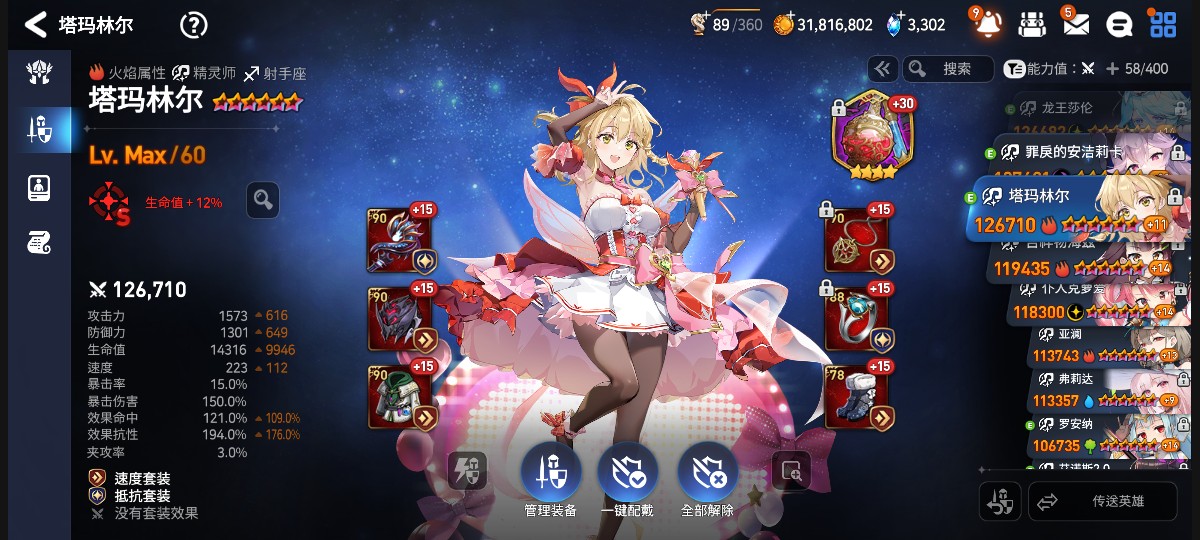
Task: Open the four-square main menu grid
Action: pos(1163,24)
